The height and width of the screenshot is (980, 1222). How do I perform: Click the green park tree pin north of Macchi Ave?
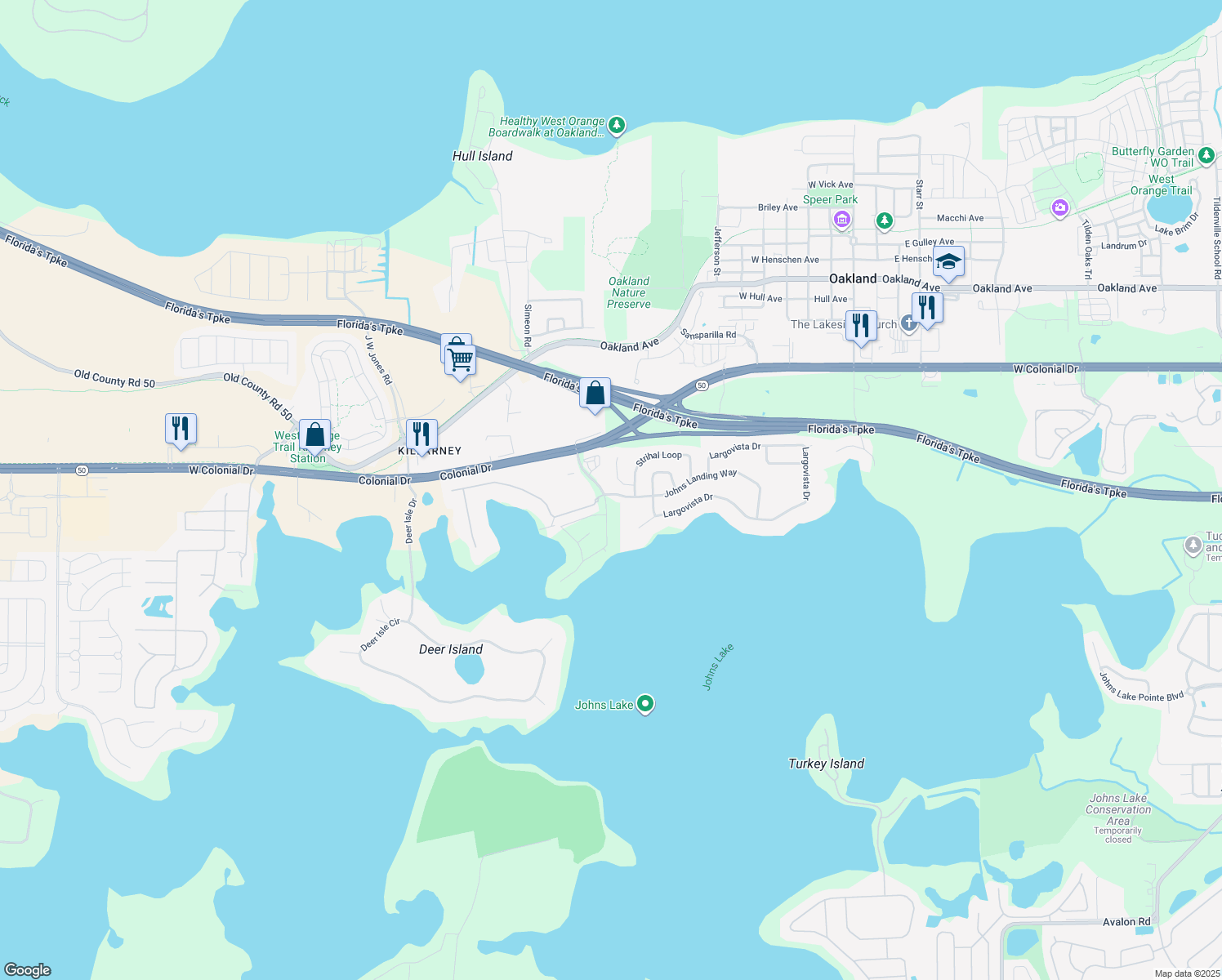pyautogui.click(x=884, y=221)
